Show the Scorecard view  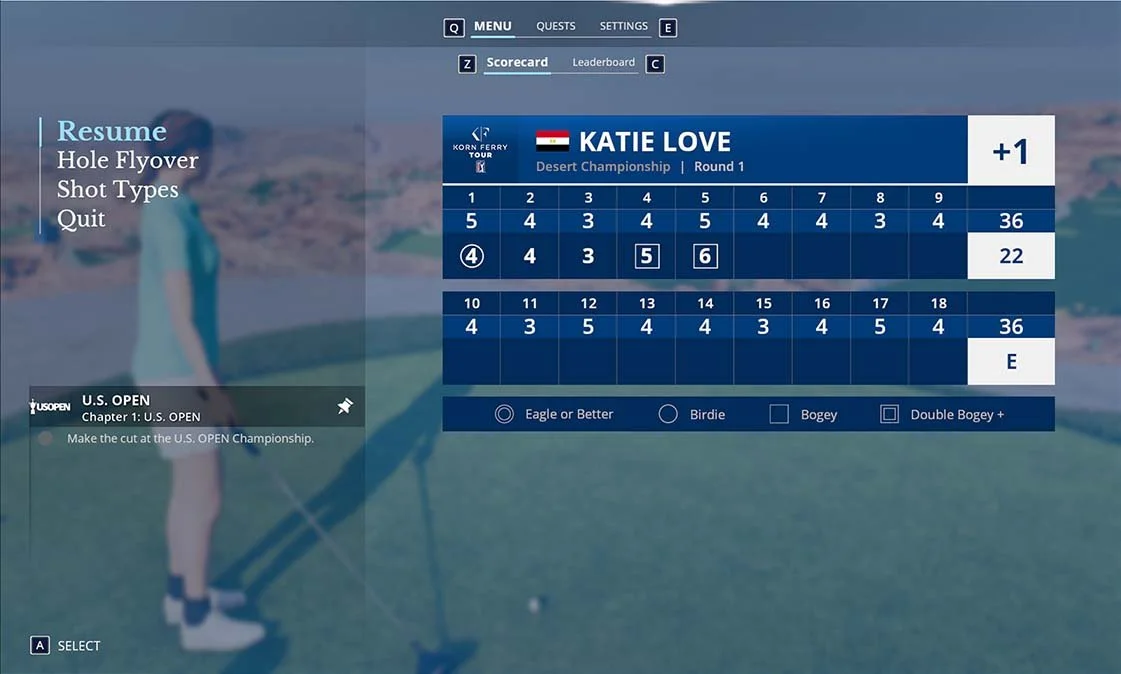coord(517,63)
